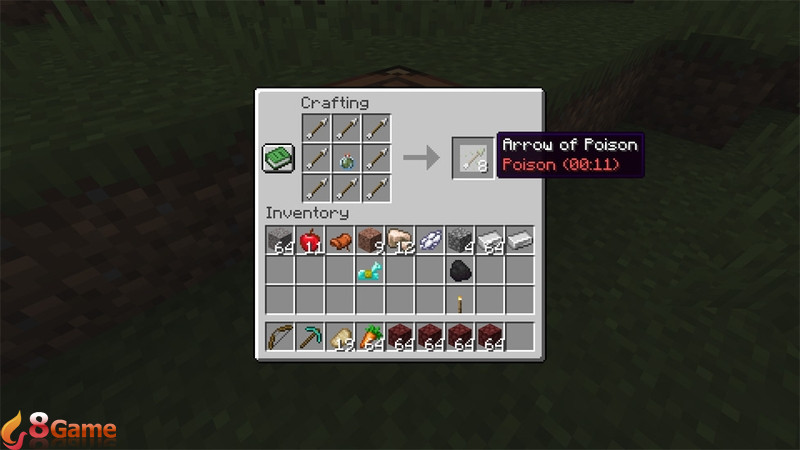
Task: Select the stack of 64 carrots
Action: pyautogui.click(x=370, y=337)
